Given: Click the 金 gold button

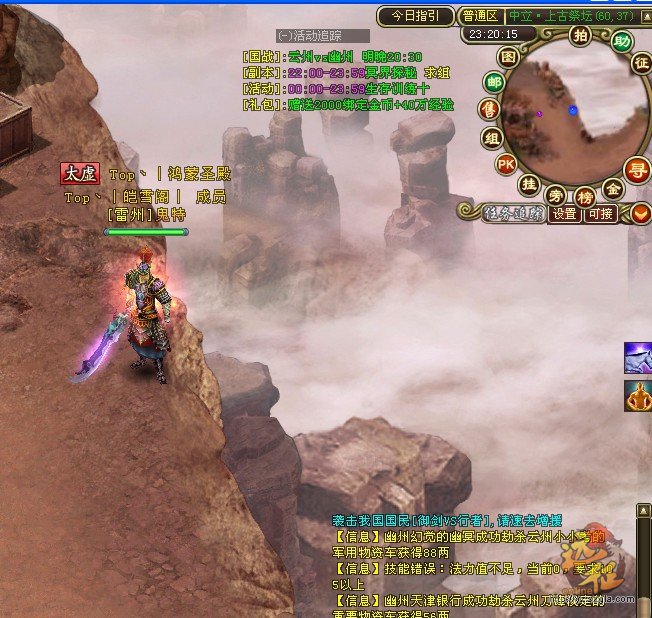Looking at the screenshot, I should point(613,188).
